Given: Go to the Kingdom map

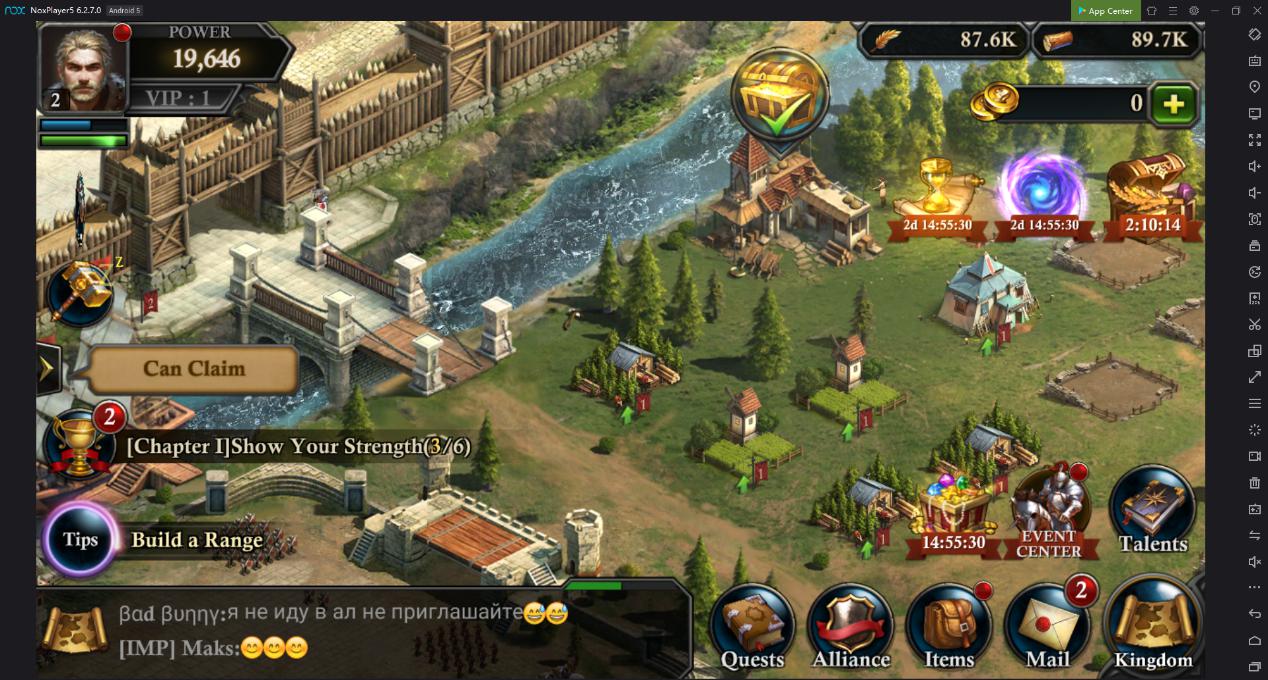Looking at the screenshot, I should coord(1153,627).
